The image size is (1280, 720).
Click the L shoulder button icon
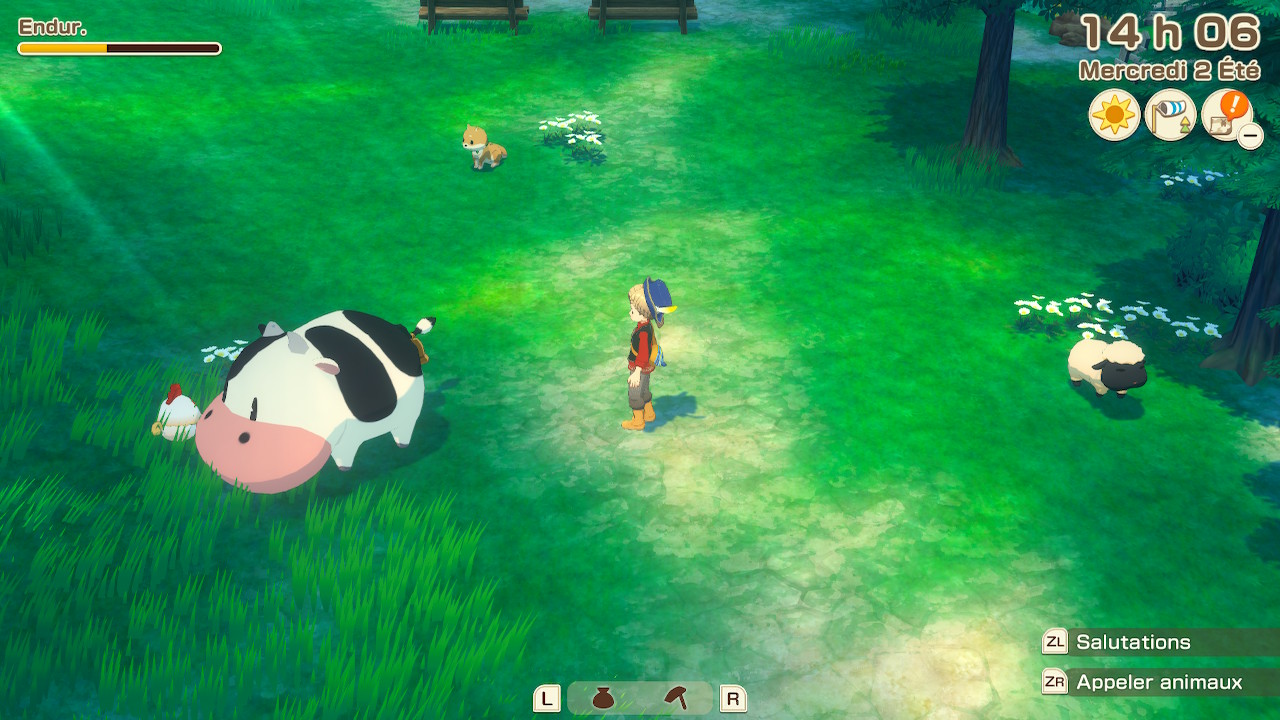545,698
